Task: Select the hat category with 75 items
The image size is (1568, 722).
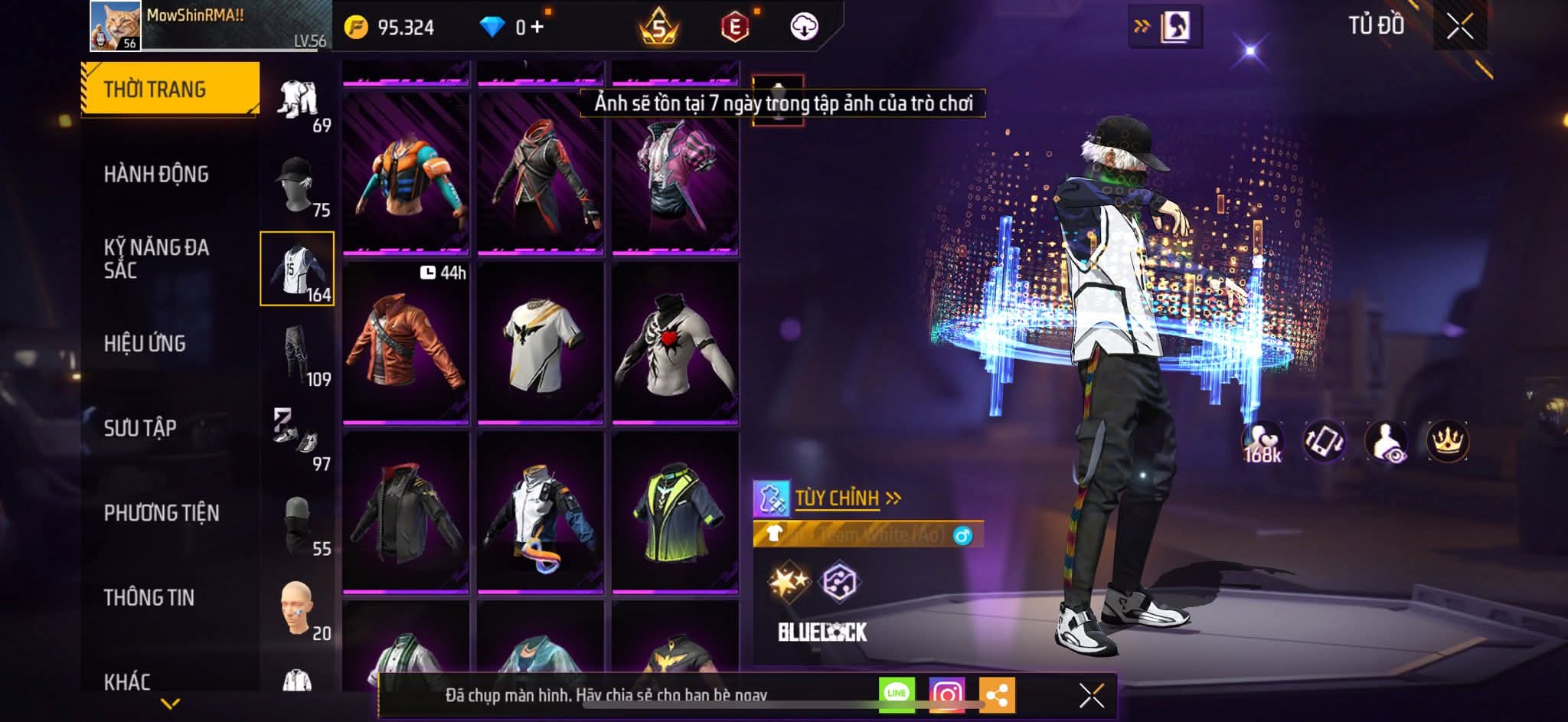Action: (x=297, y=185)
